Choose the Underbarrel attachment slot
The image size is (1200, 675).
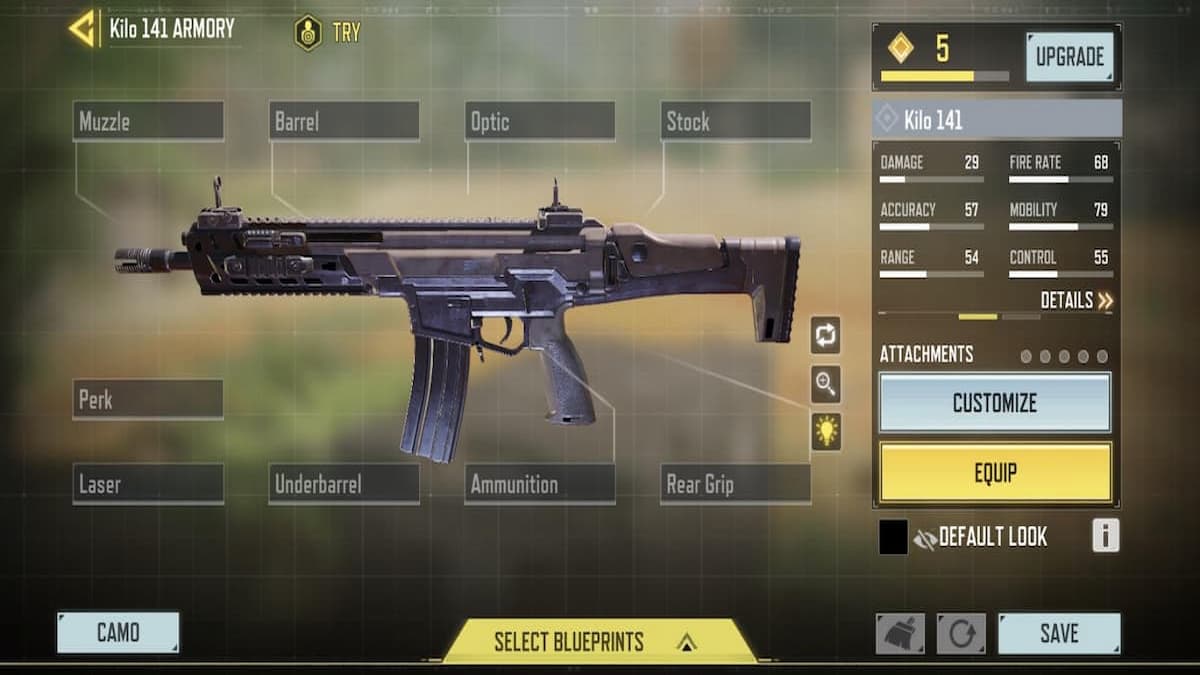pos(344,484)
